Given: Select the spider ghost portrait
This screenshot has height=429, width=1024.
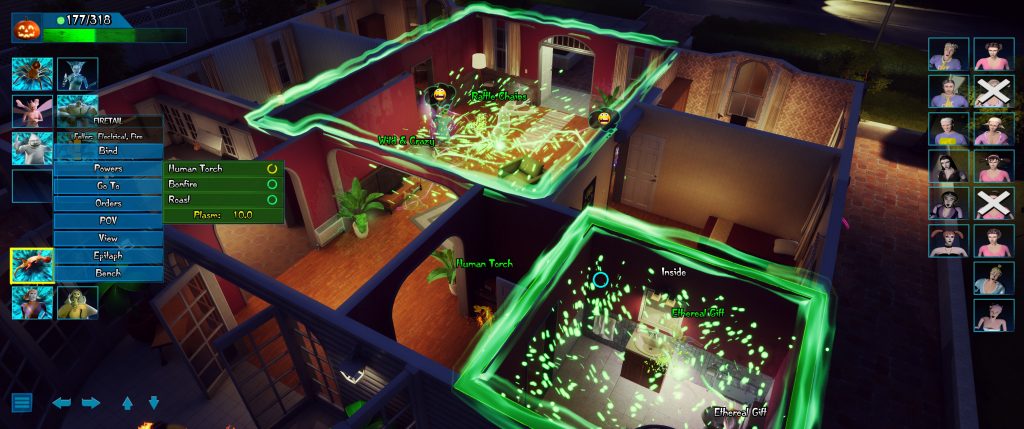Looking at the screenshot, I should click(x=30, y=74).
